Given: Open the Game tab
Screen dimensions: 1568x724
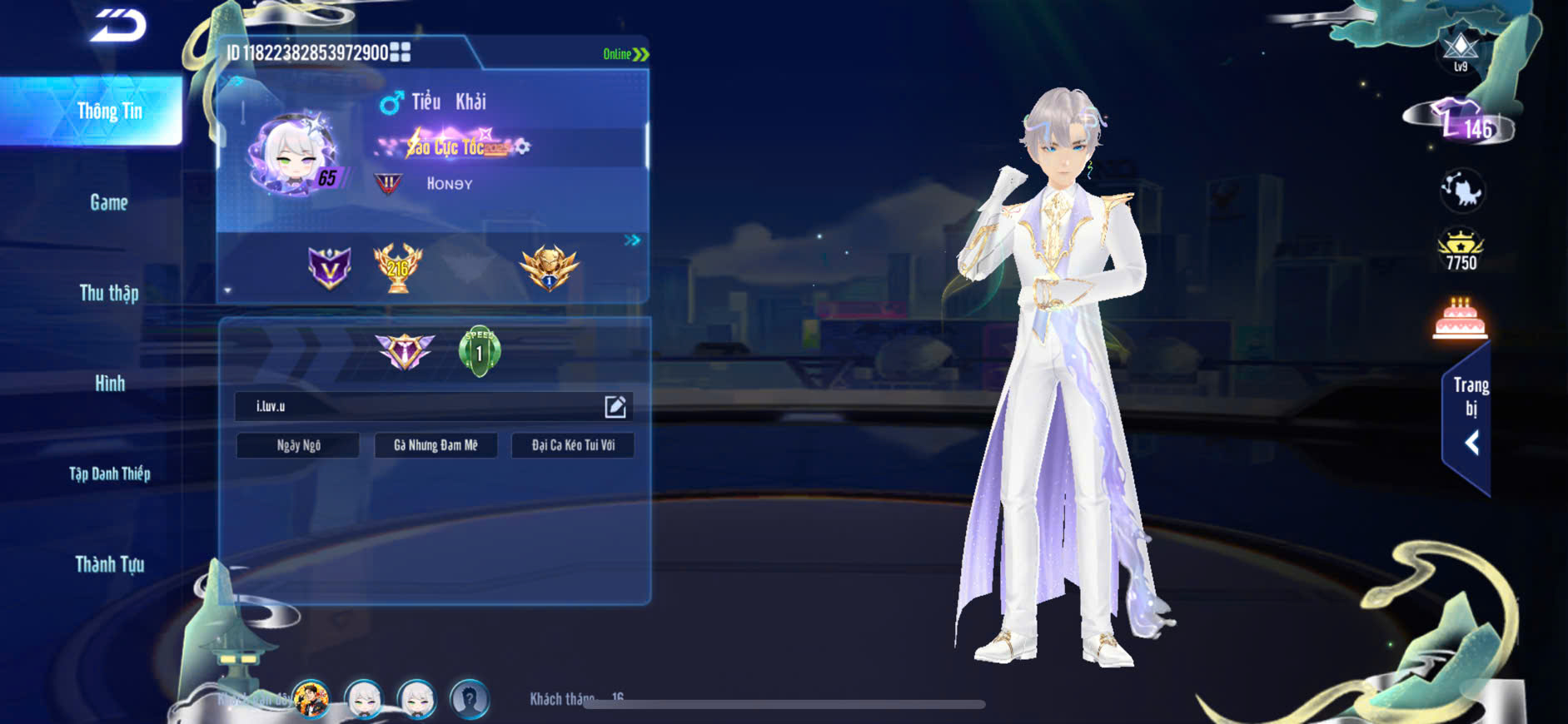Looking at the screenshot, I should 109,202.
